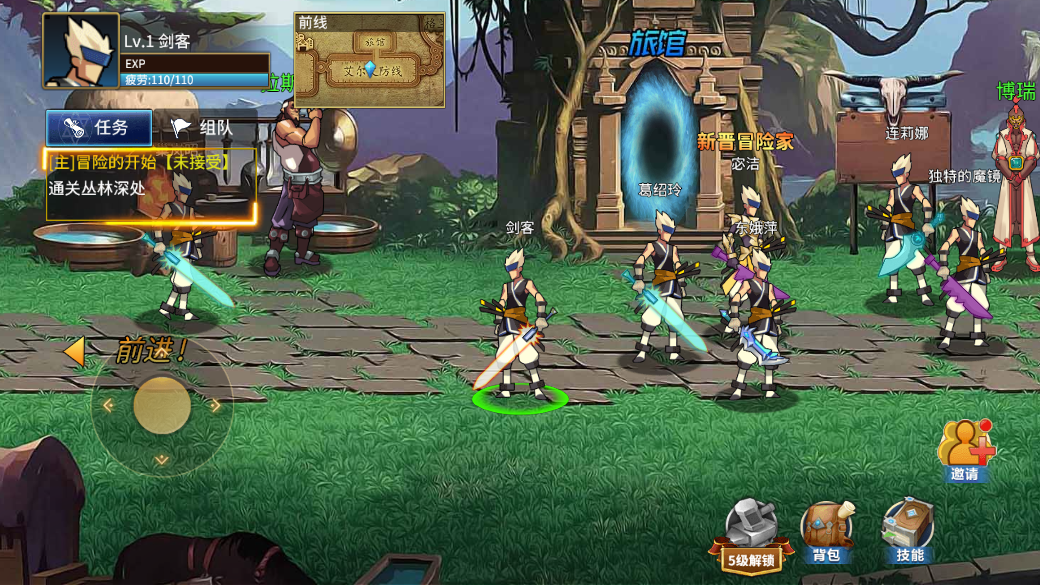The image size is (1040, 585).
Task: Click the 前进 advance arrow
Action: tap(74, 351)
